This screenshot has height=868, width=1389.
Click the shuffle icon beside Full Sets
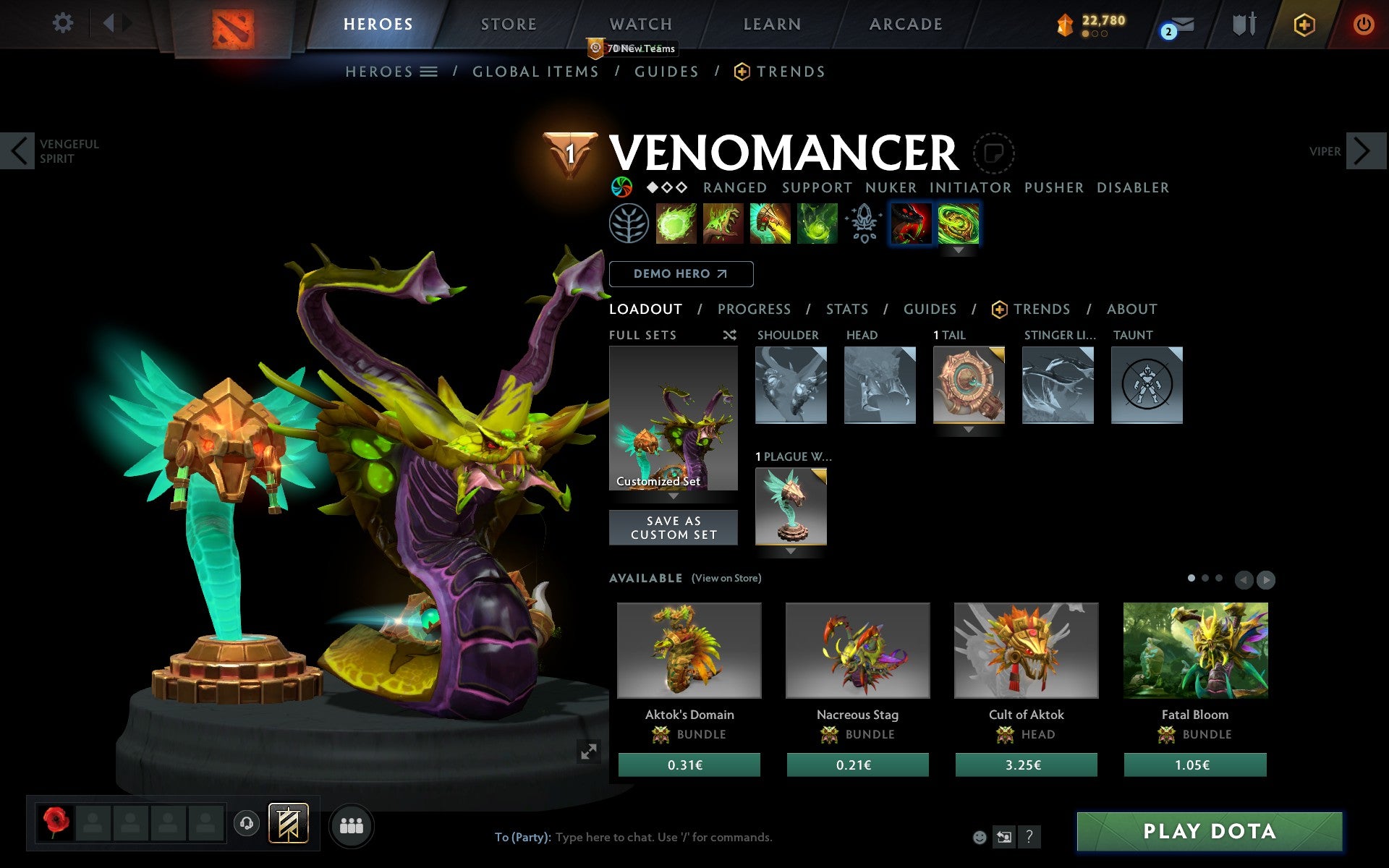point(729,336)
